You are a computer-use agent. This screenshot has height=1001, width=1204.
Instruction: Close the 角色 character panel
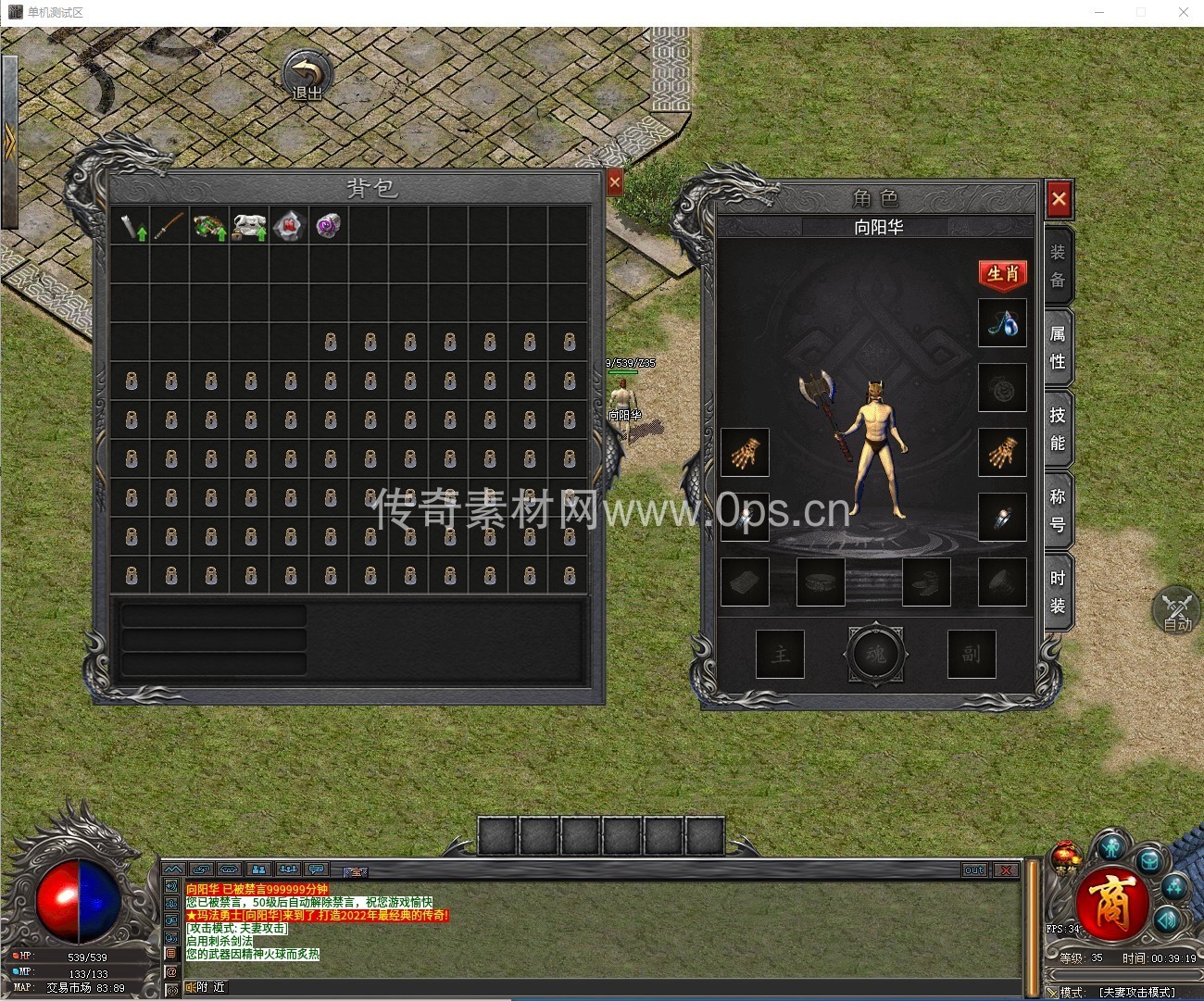point(1059,198)
